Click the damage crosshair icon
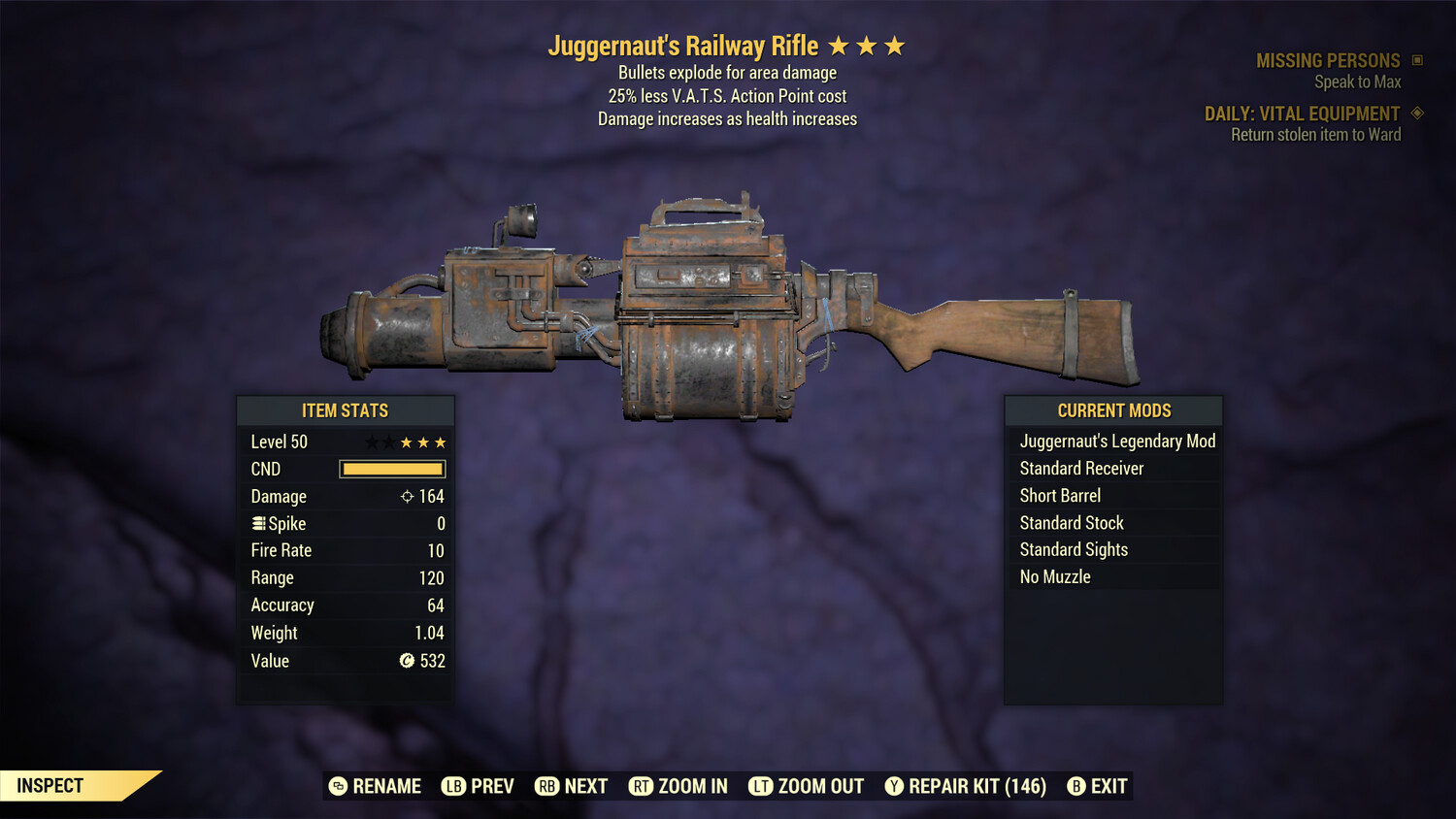Viewport: 1456px width, 819px height. pos(407,496)
